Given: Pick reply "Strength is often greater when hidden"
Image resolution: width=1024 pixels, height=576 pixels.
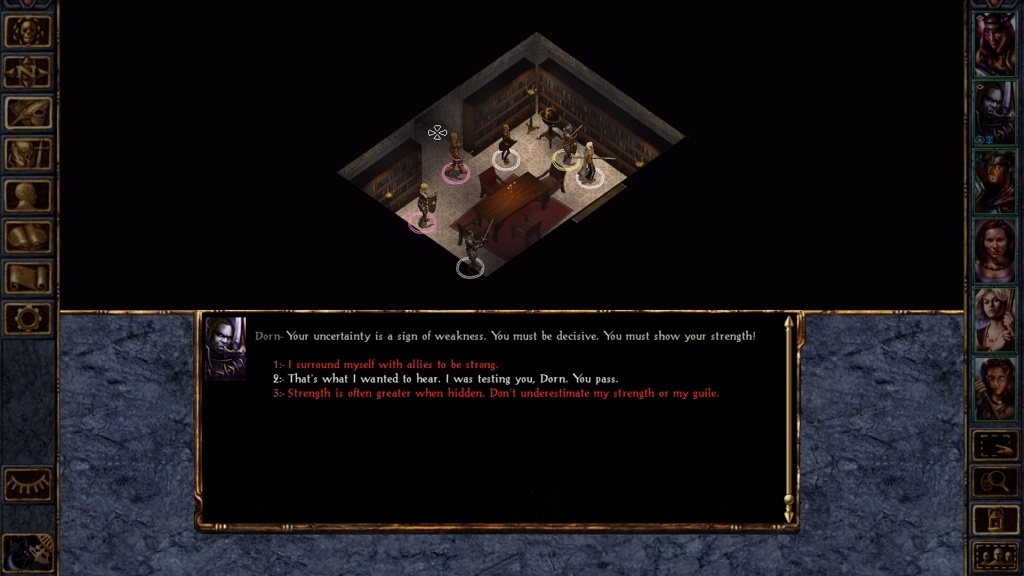Looking at the screenshot, I should pyautogui.click(x=502, y=393).
